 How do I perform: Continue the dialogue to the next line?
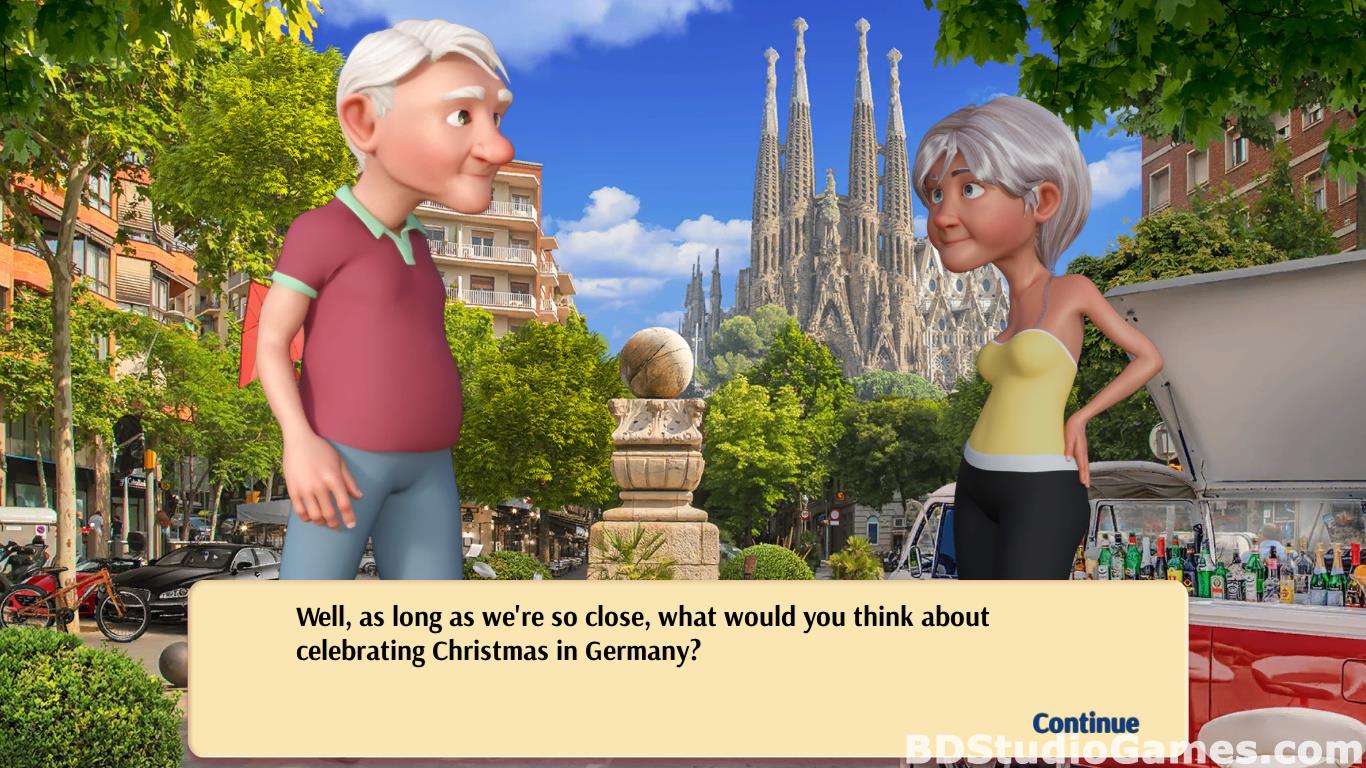1085,723
